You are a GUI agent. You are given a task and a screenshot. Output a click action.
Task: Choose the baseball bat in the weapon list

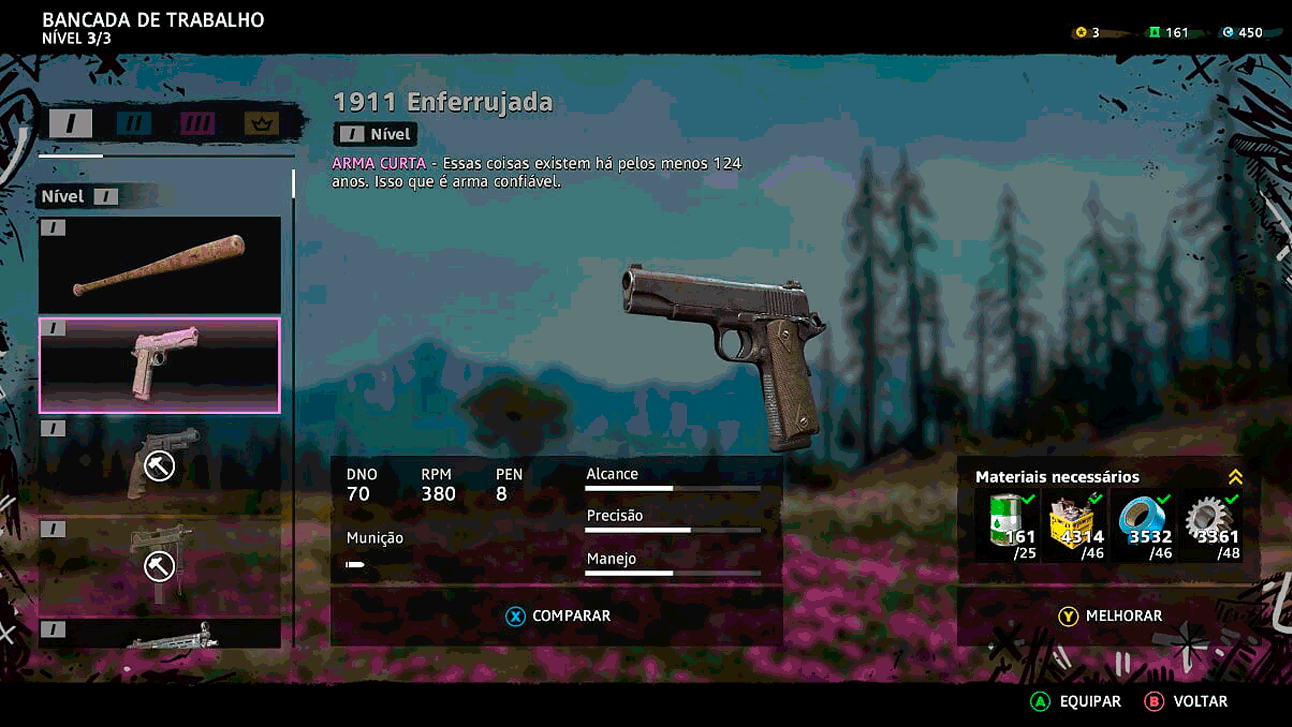coord(160,265)
